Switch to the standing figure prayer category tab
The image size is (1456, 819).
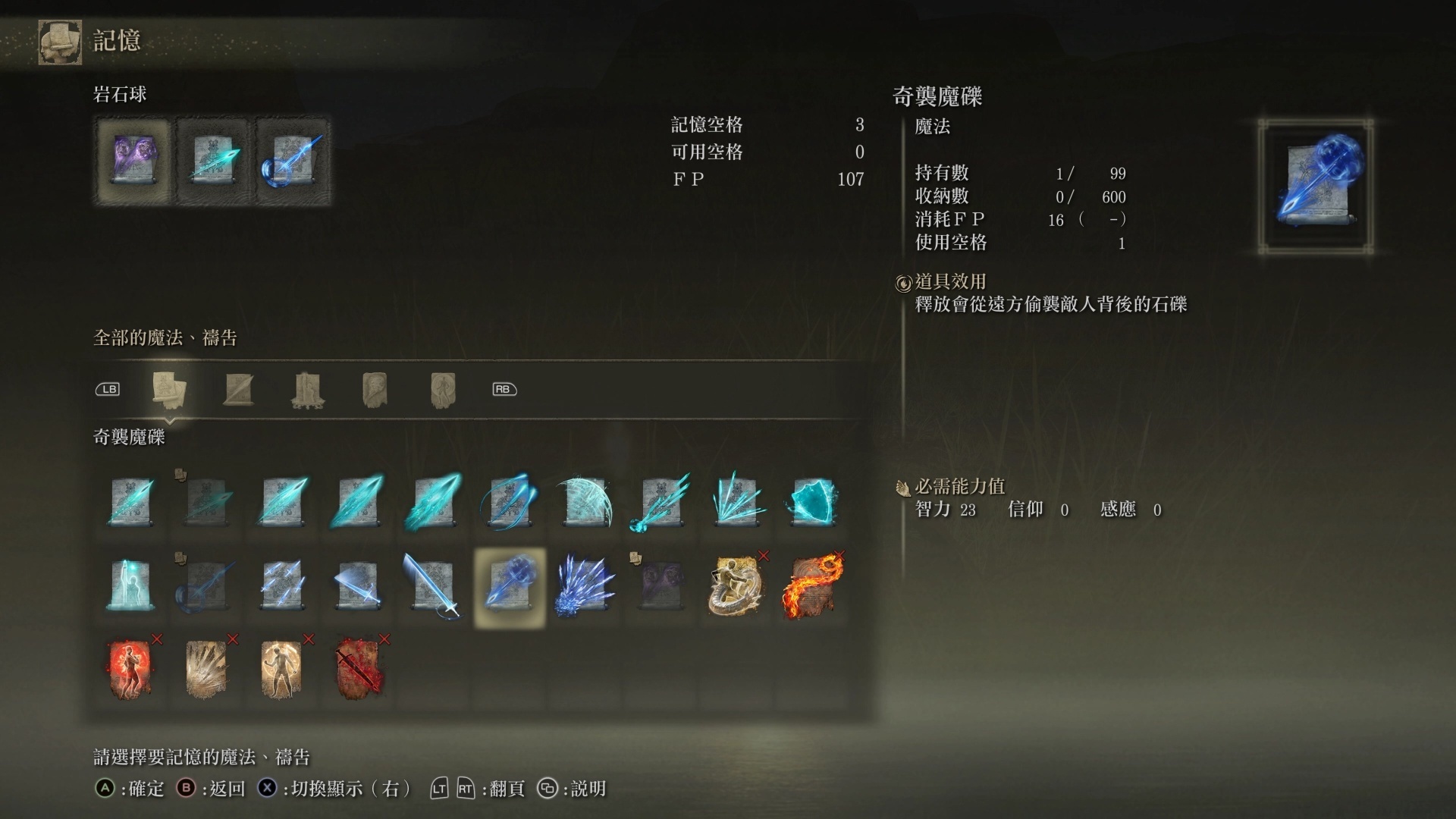[443, 389]
